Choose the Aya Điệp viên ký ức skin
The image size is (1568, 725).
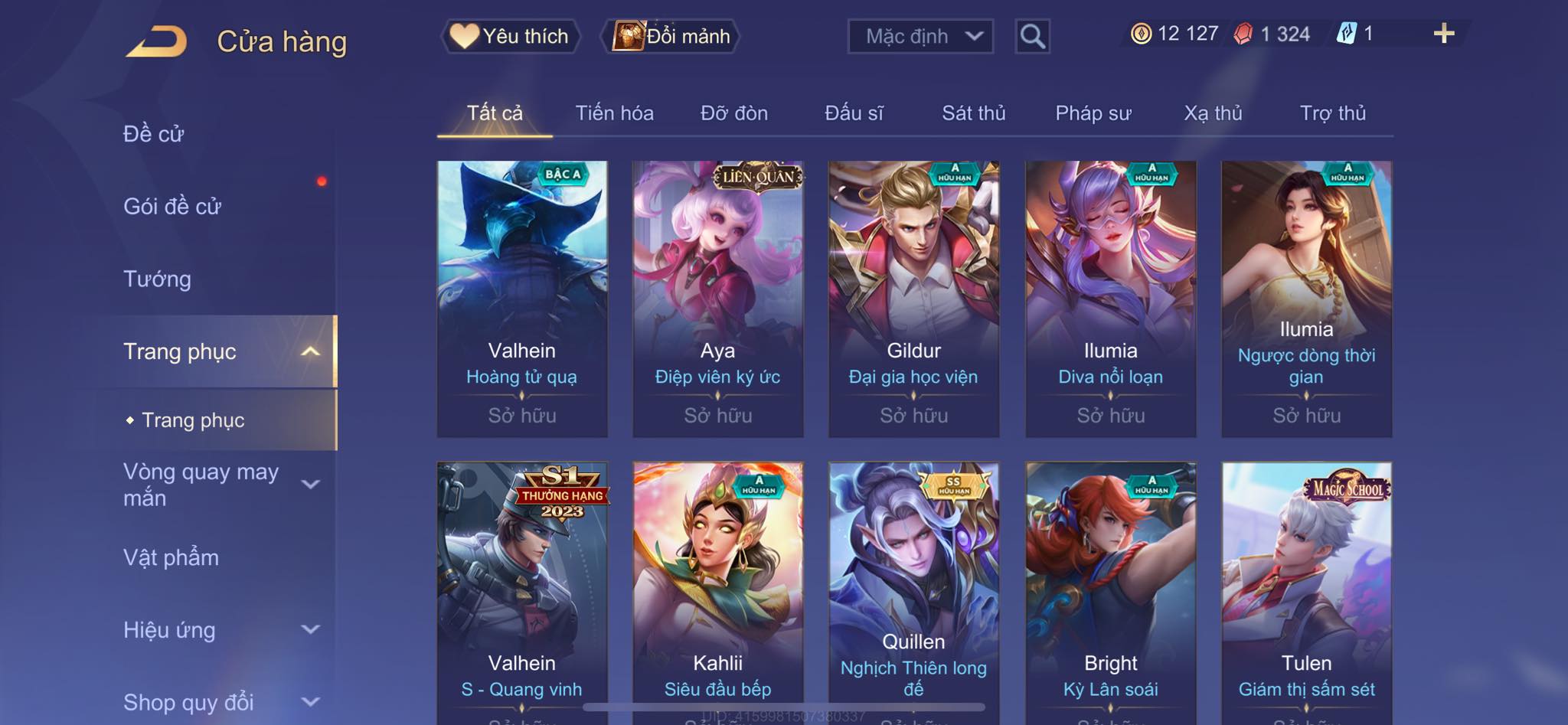[x=718, y=299]
